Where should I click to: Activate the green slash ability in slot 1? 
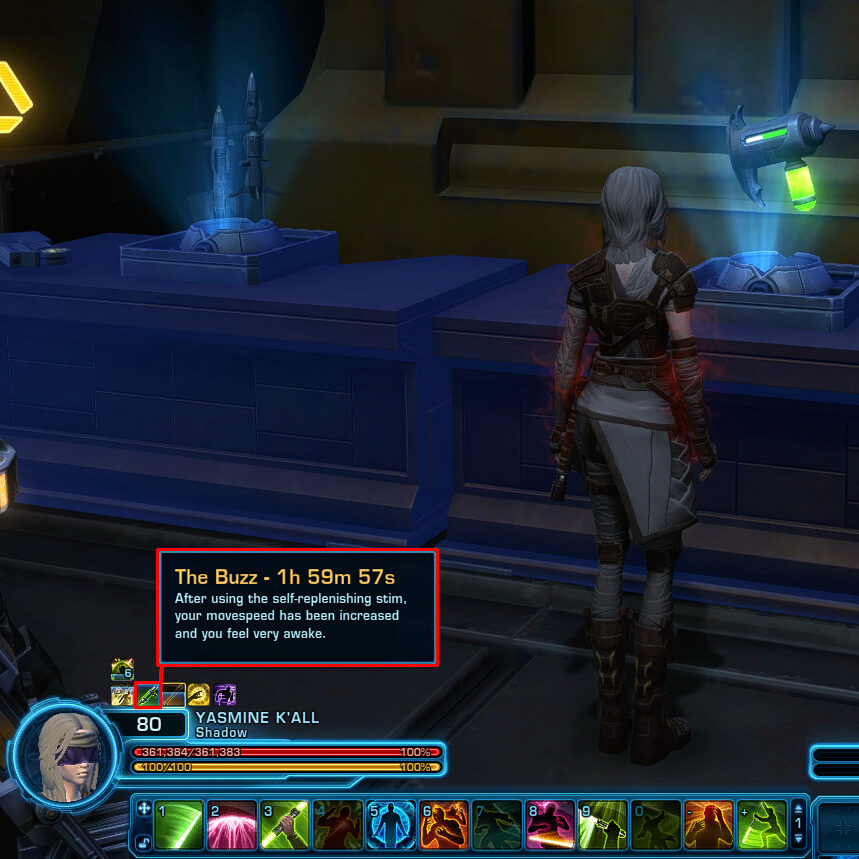179,824
